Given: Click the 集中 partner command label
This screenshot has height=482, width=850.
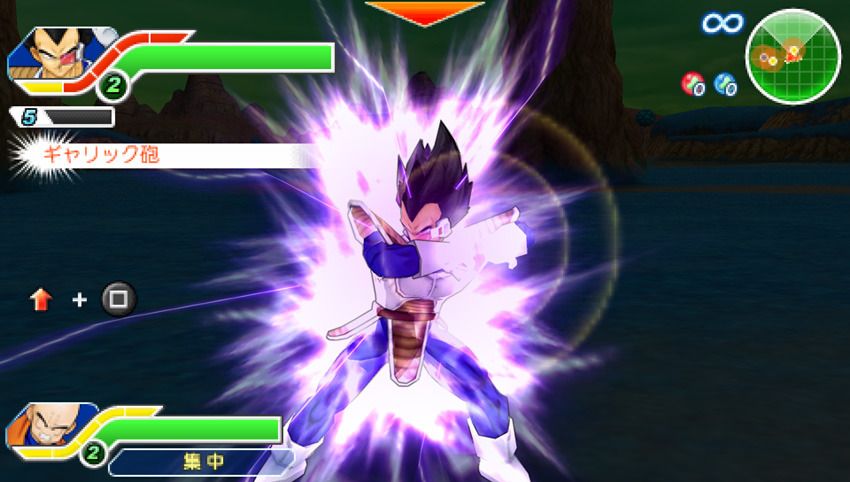Looking at the screenshot, I should 205,461.
